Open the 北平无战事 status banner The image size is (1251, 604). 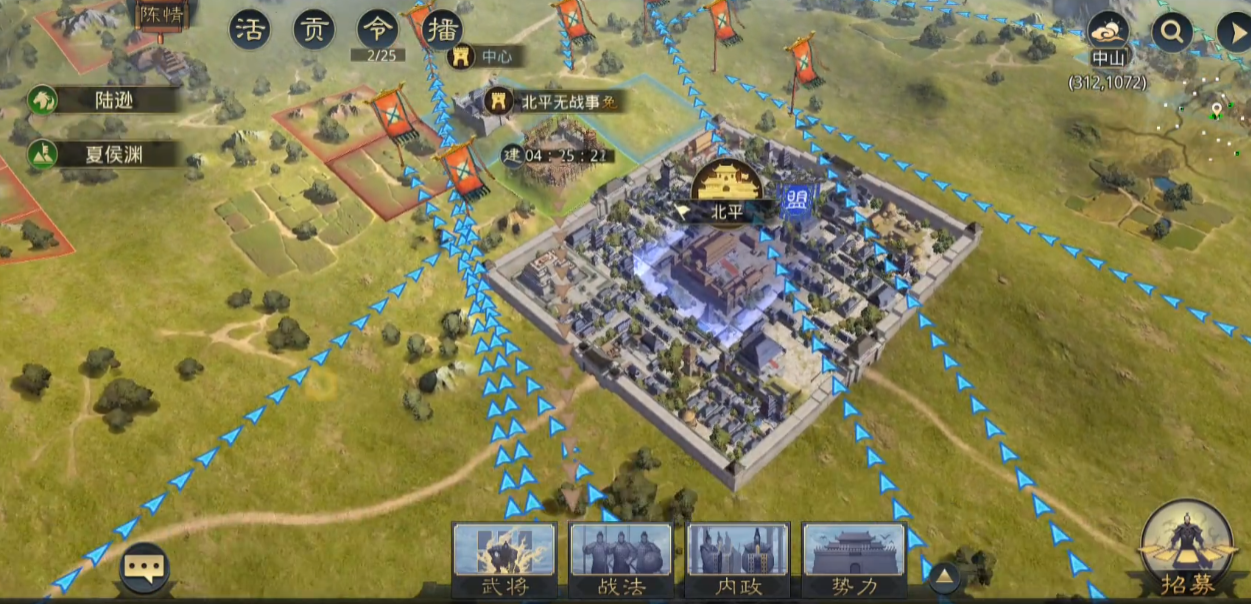pyautogui.click(x=556, y=101)
